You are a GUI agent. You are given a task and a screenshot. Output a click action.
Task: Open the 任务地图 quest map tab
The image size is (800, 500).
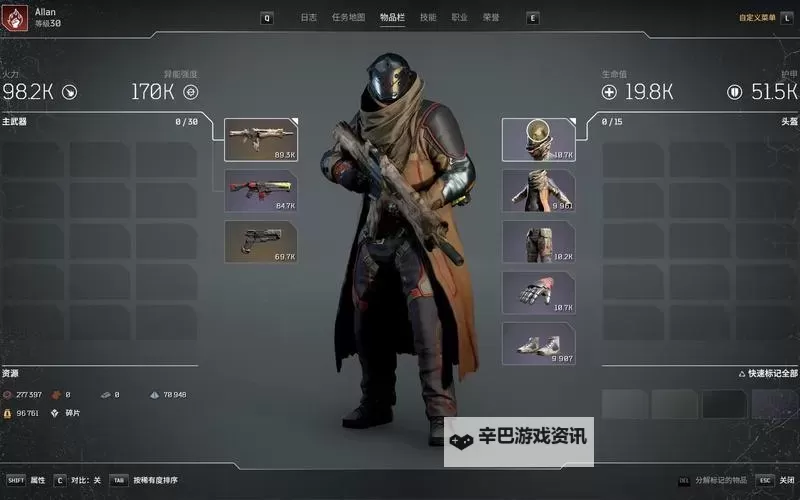click(350, 17)
